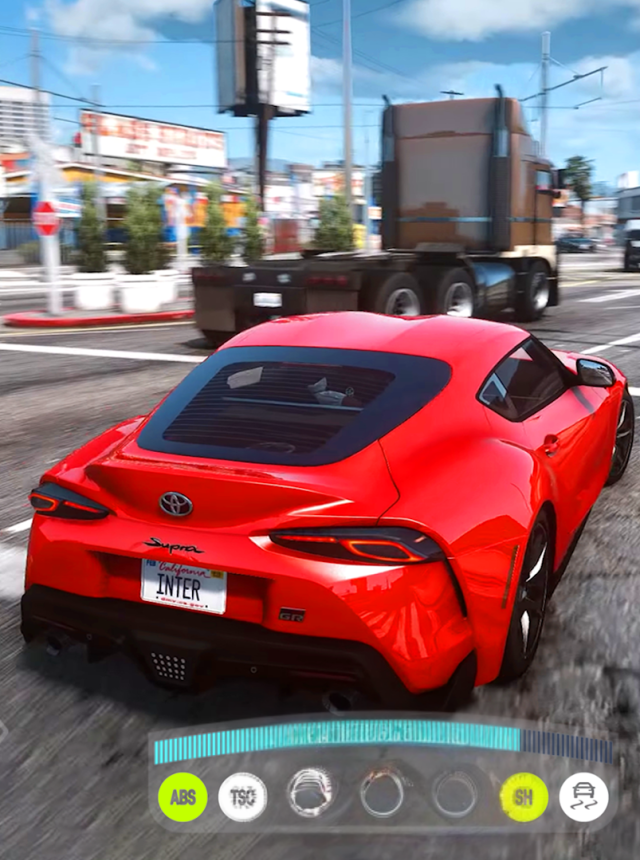
Task: Toggle the skidding car stability icon
Action: (x=584, y=797)
